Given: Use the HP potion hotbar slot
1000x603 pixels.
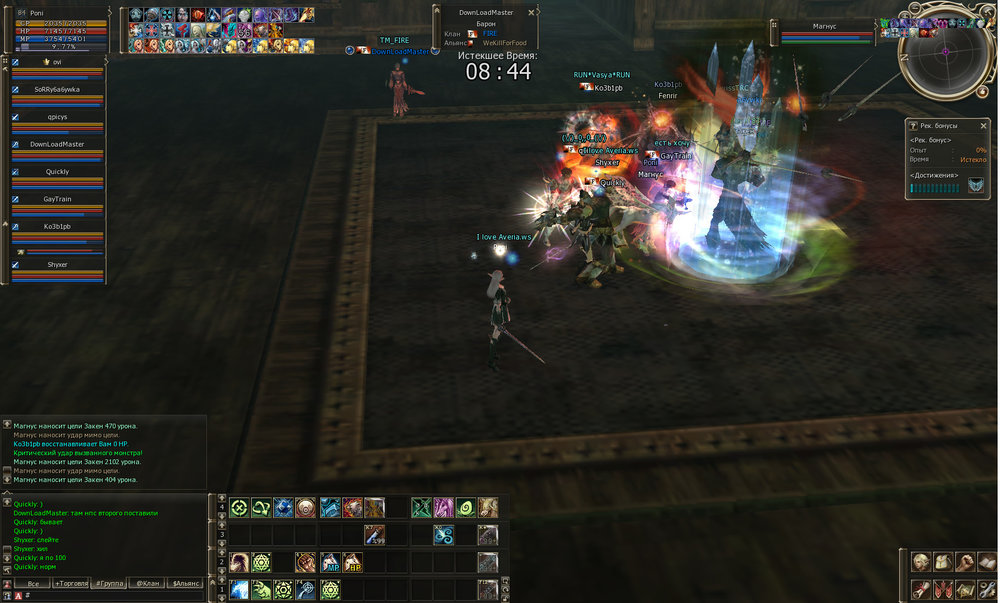Looking at the screenshot, I should point(352,562).
